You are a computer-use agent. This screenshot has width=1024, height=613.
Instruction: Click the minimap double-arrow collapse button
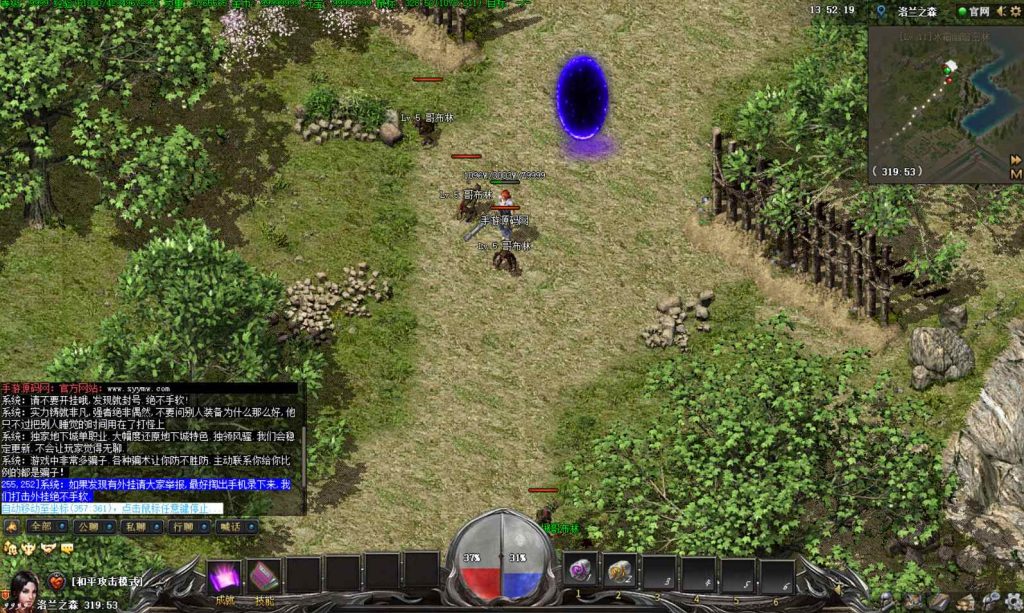coord(1015,160)
